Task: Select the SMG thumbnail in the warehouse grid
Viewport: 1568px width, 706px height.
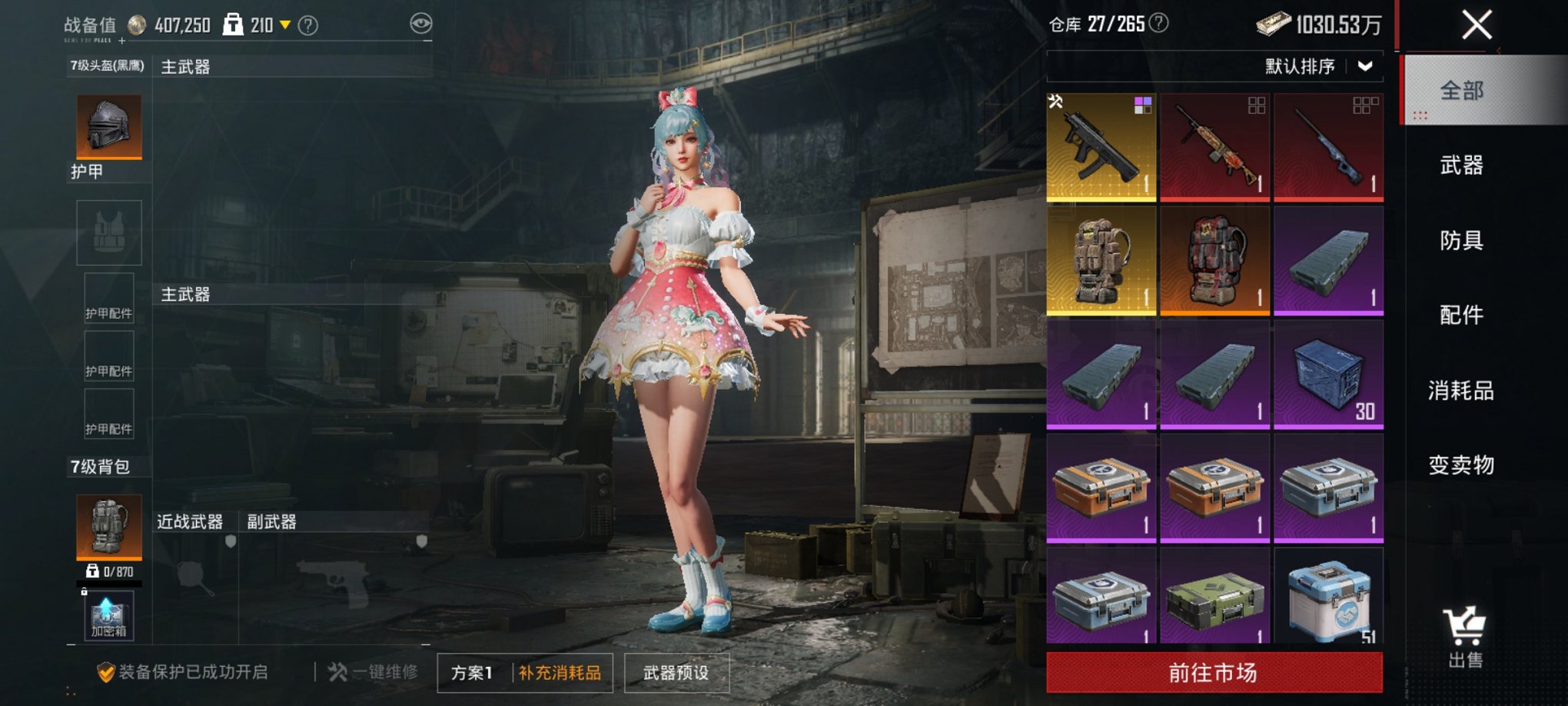Action: [1101, 145]
